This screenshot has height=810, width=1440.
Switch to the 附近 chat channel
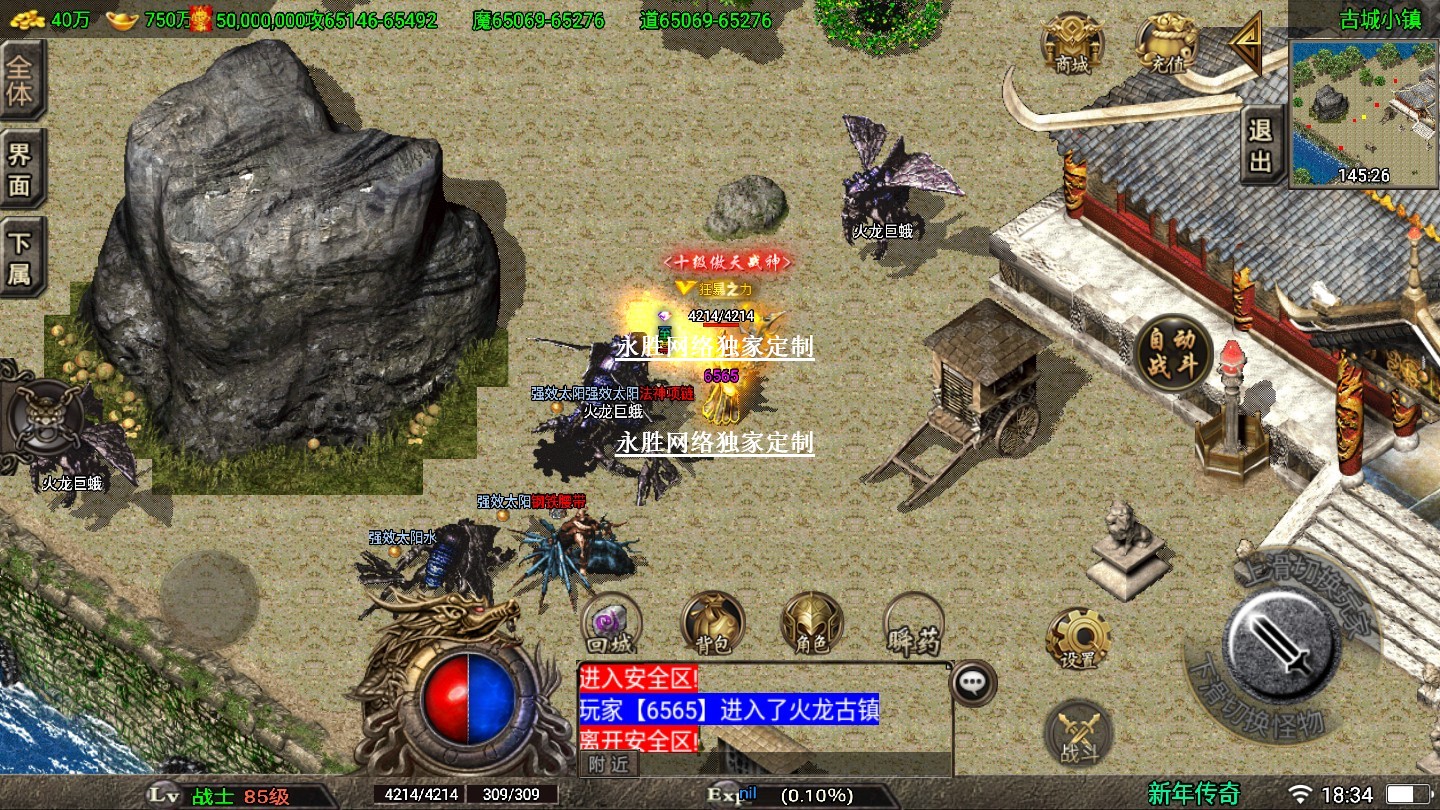coord(607,765)
